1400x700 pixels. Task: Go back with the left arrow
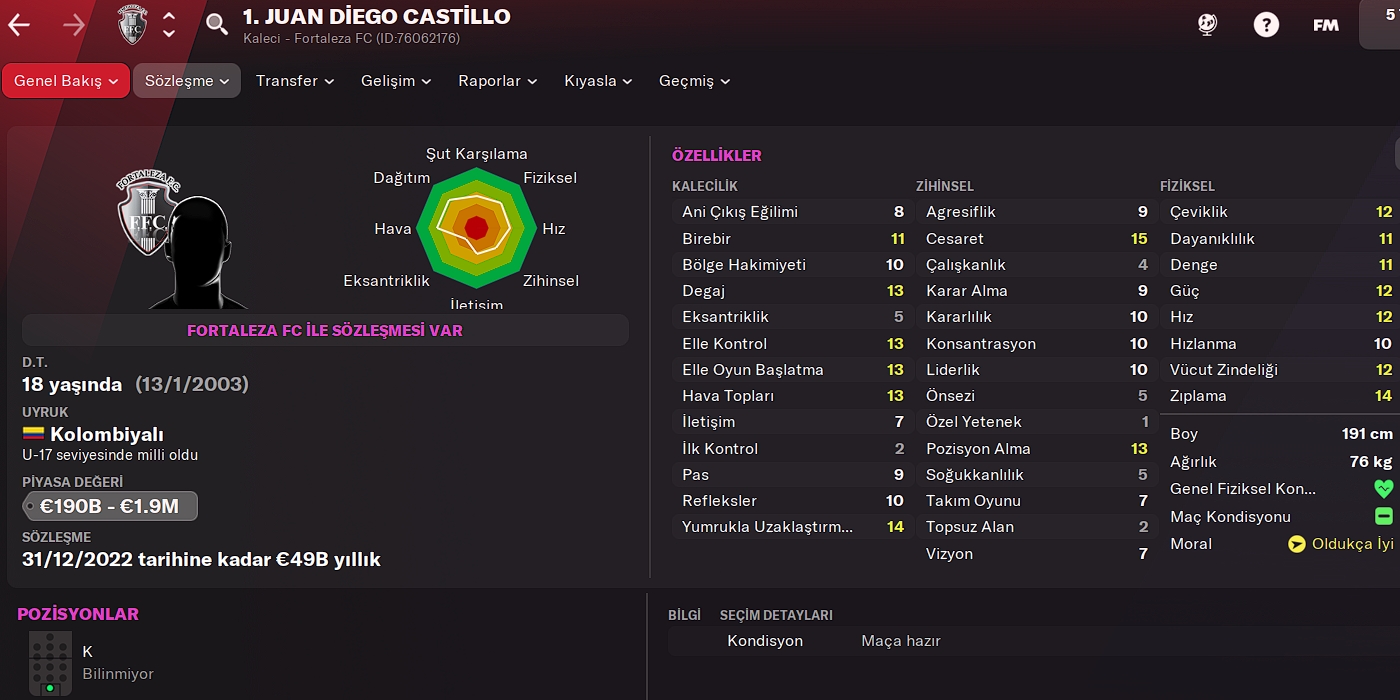pyautogui.click(x=19, y=25)
